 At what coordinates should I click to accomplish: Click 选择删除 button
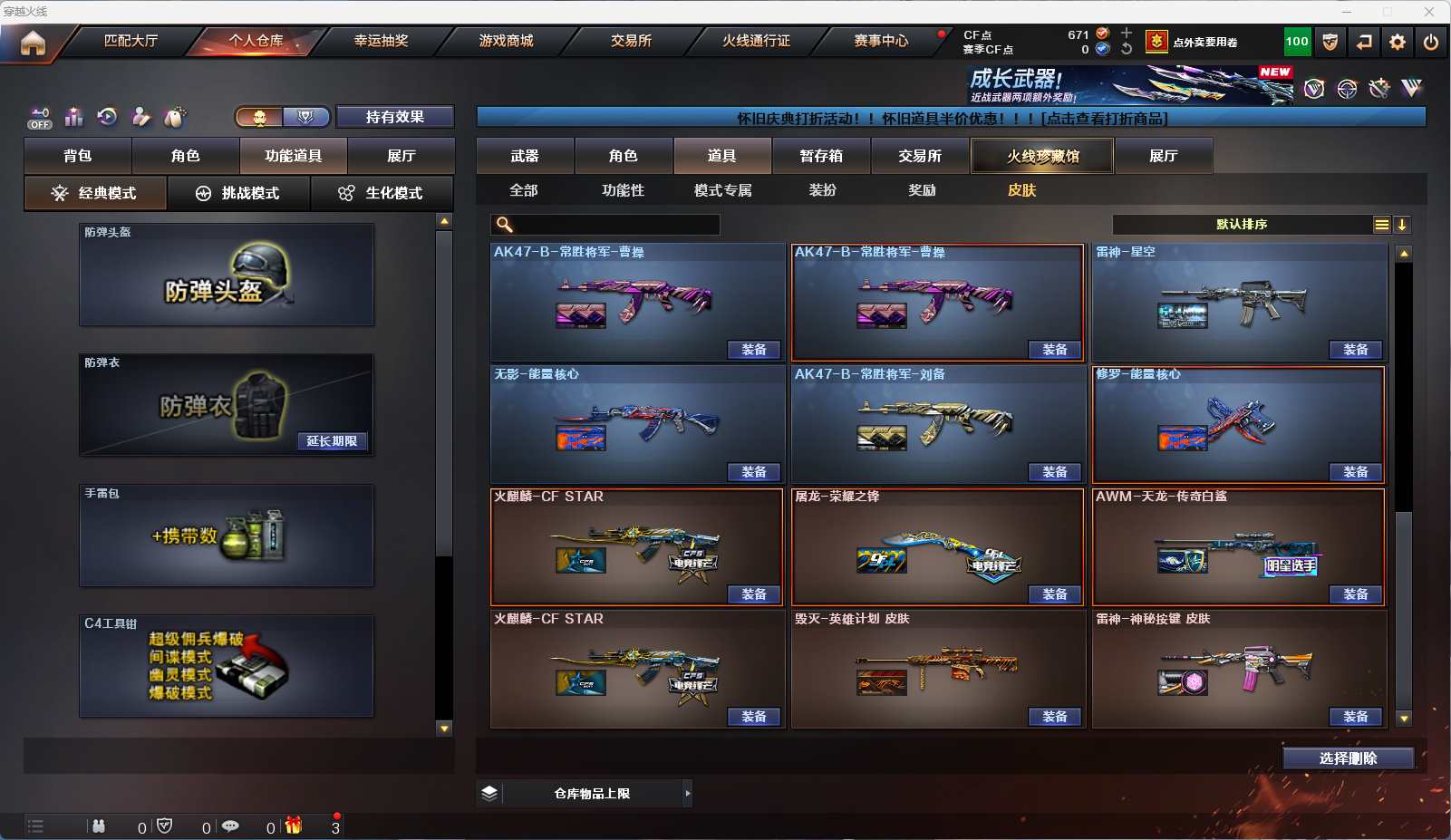tap(1348, 758)
